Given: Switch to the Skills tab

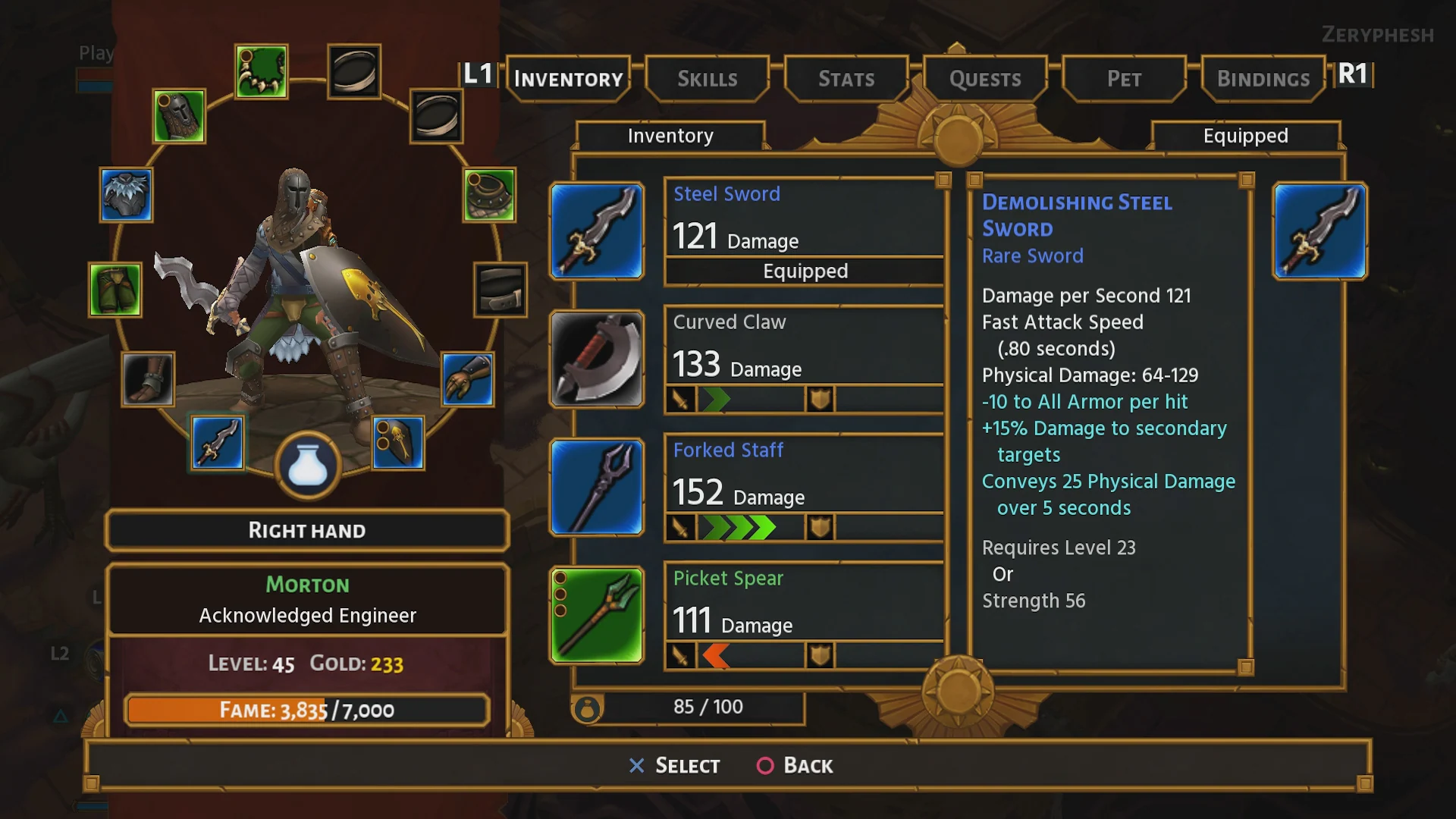Looking at the screenshot, I should (707, 79).
